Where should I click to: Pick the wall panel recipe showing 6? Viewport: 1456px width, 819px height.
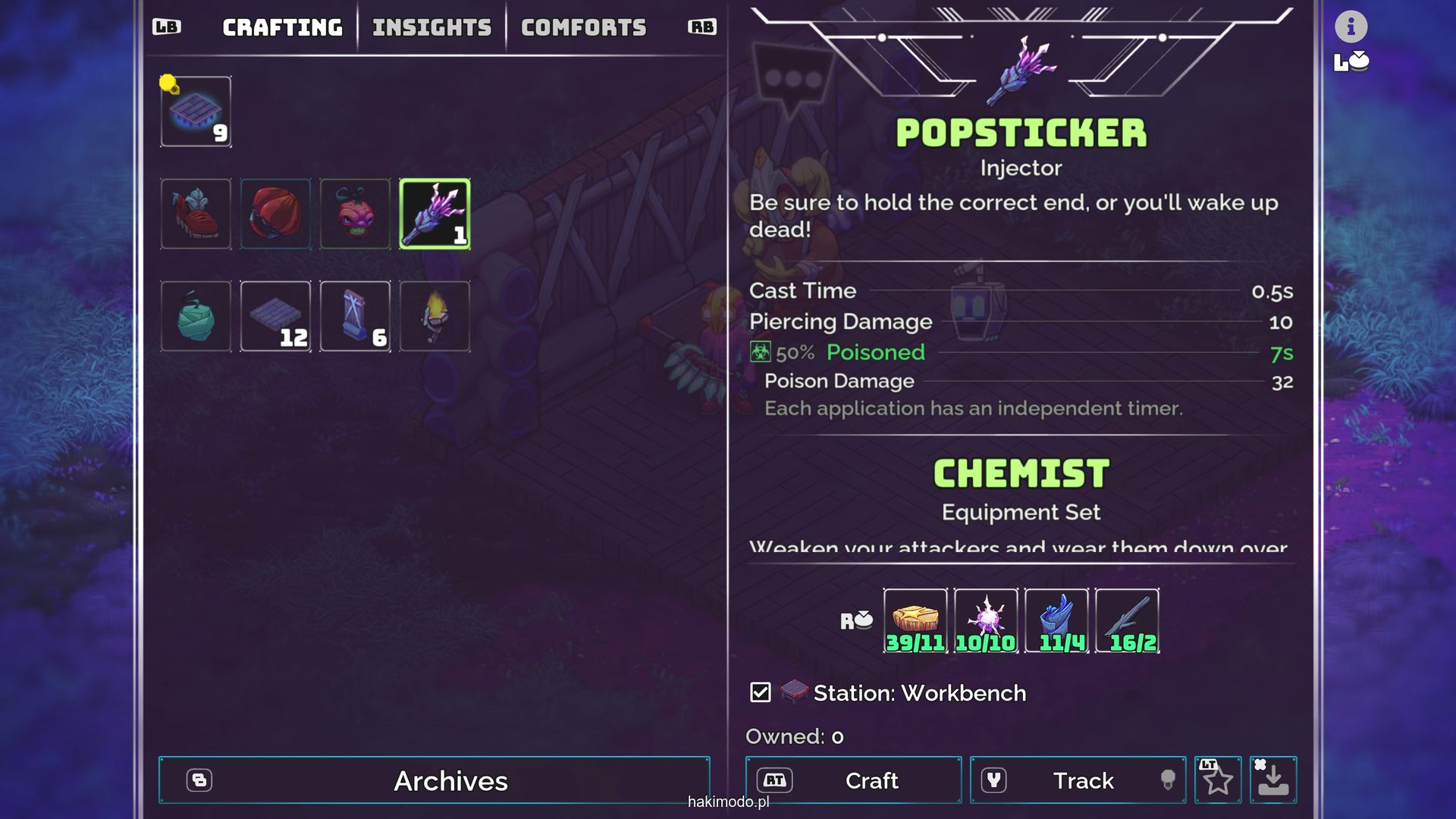[355, 316]
